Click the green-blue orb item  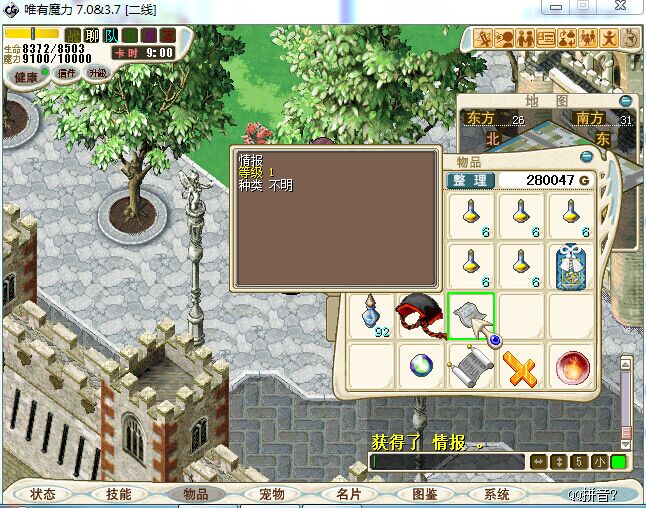point(420,367)
